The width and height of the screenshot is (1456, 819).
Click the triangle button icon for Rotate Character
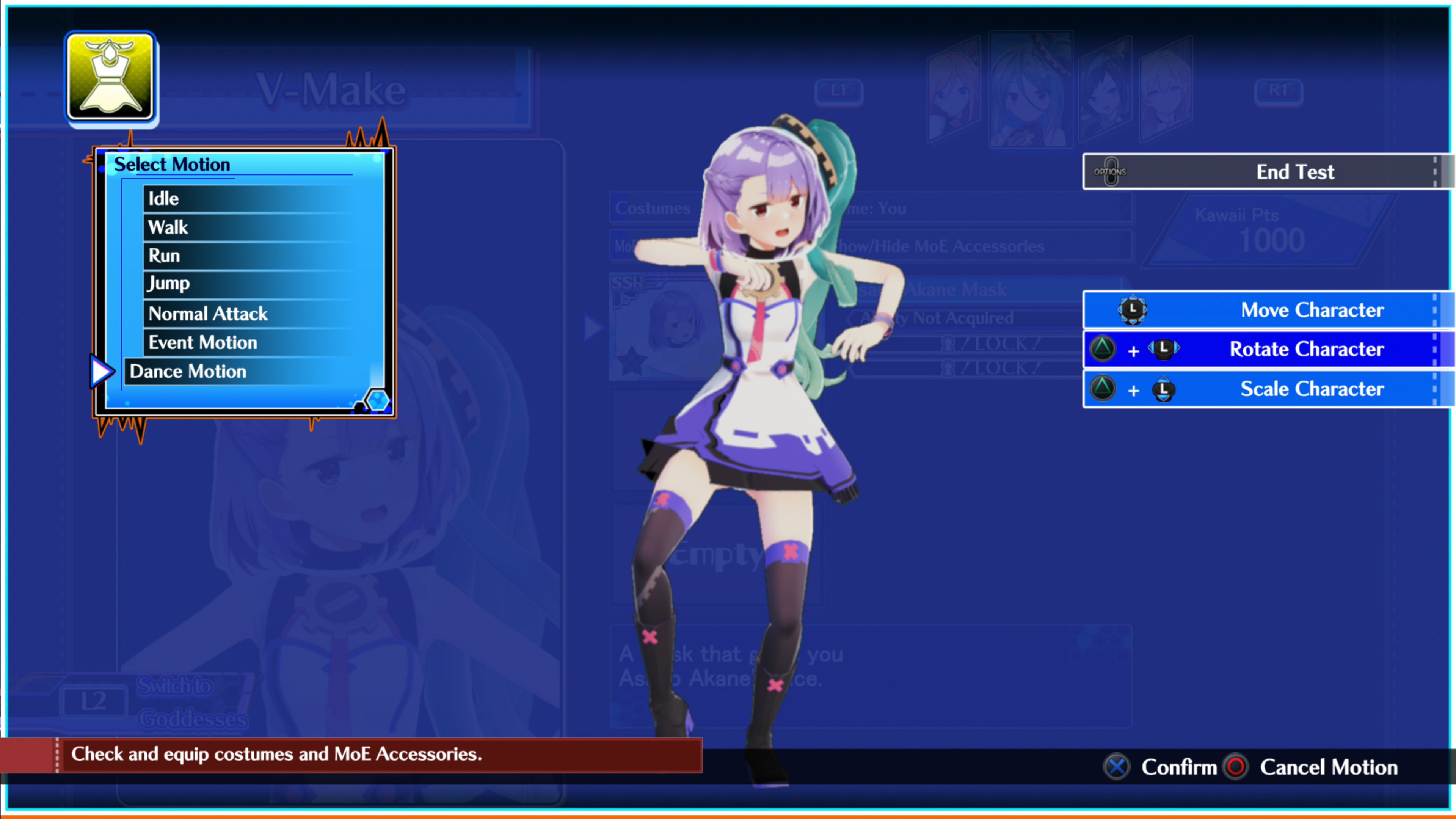click(1103, 349)
